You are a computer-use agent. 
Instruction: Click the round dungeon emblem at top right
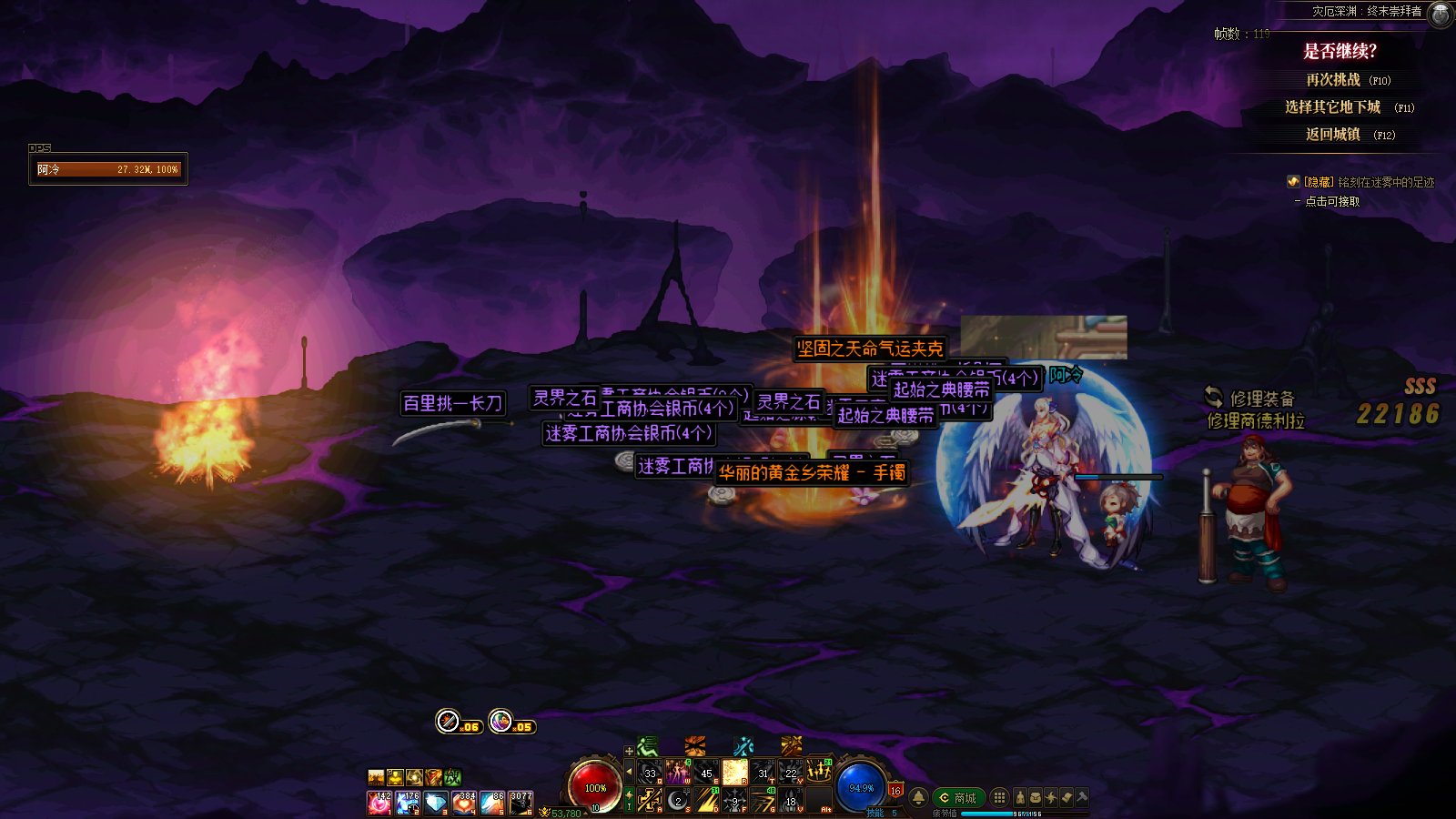1441,14
